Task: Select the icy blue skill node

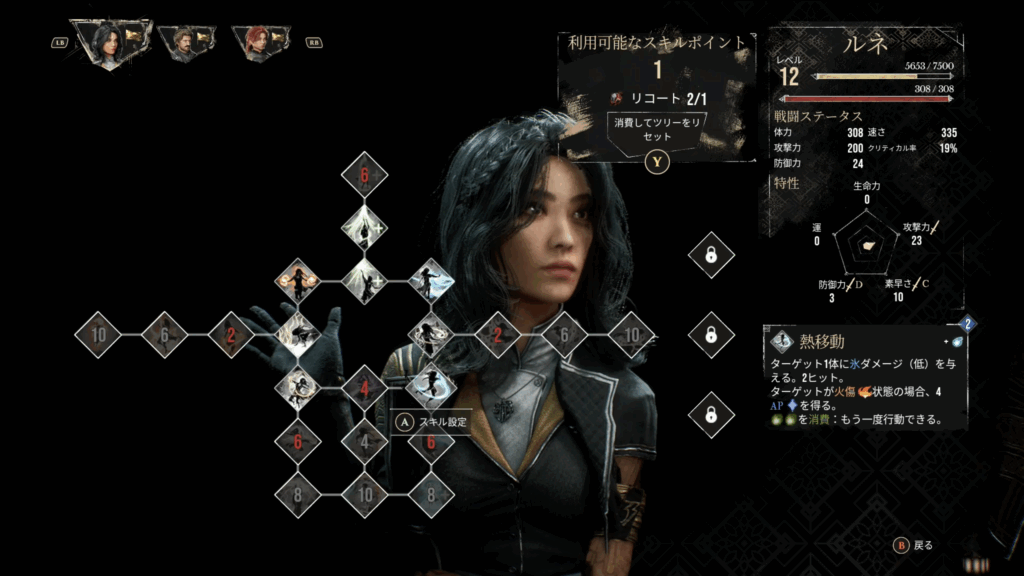Action: pyautogui.click(x=431, y=282)
